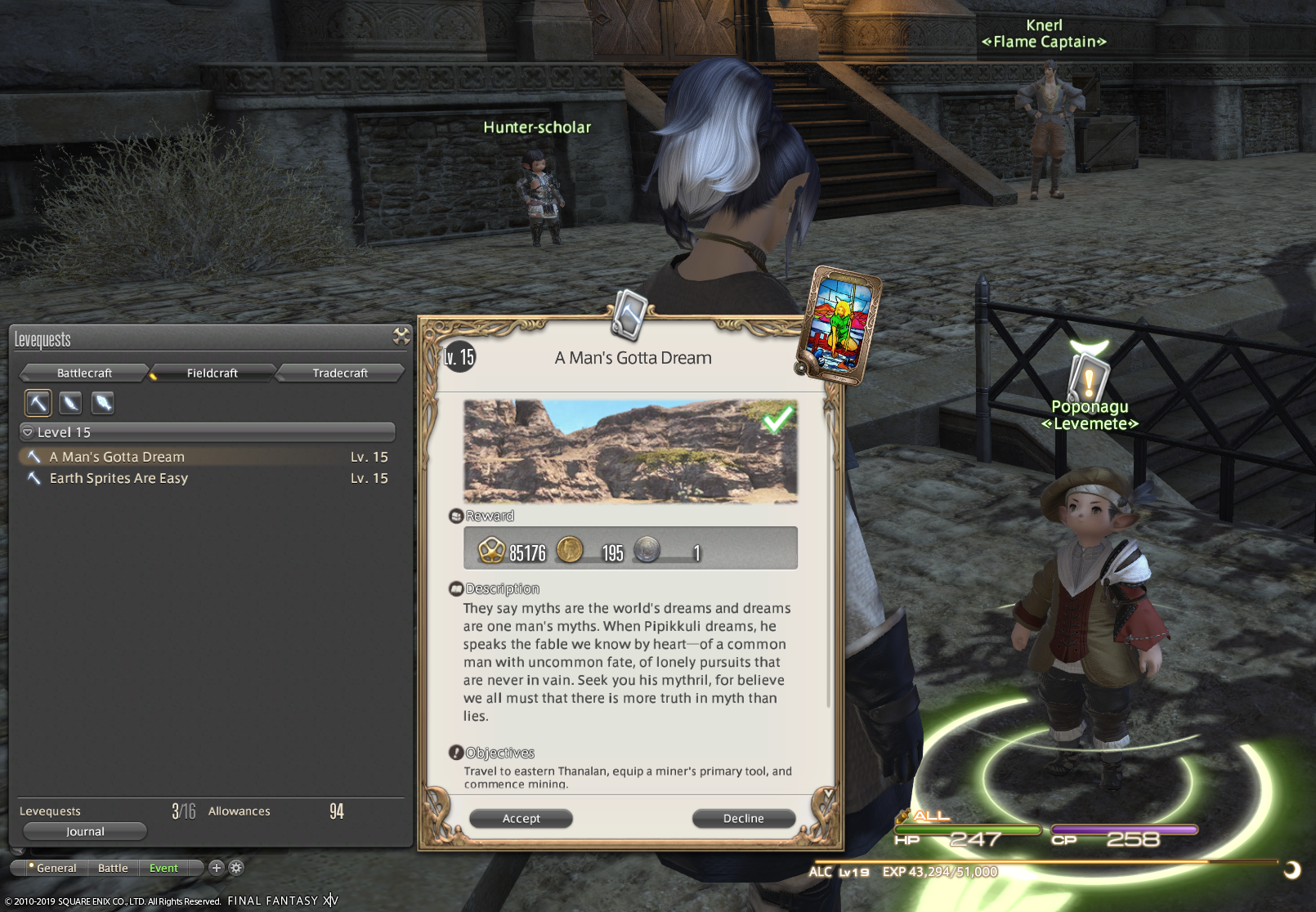Switch to the Battlecraft tab

(x=84, y=373)
